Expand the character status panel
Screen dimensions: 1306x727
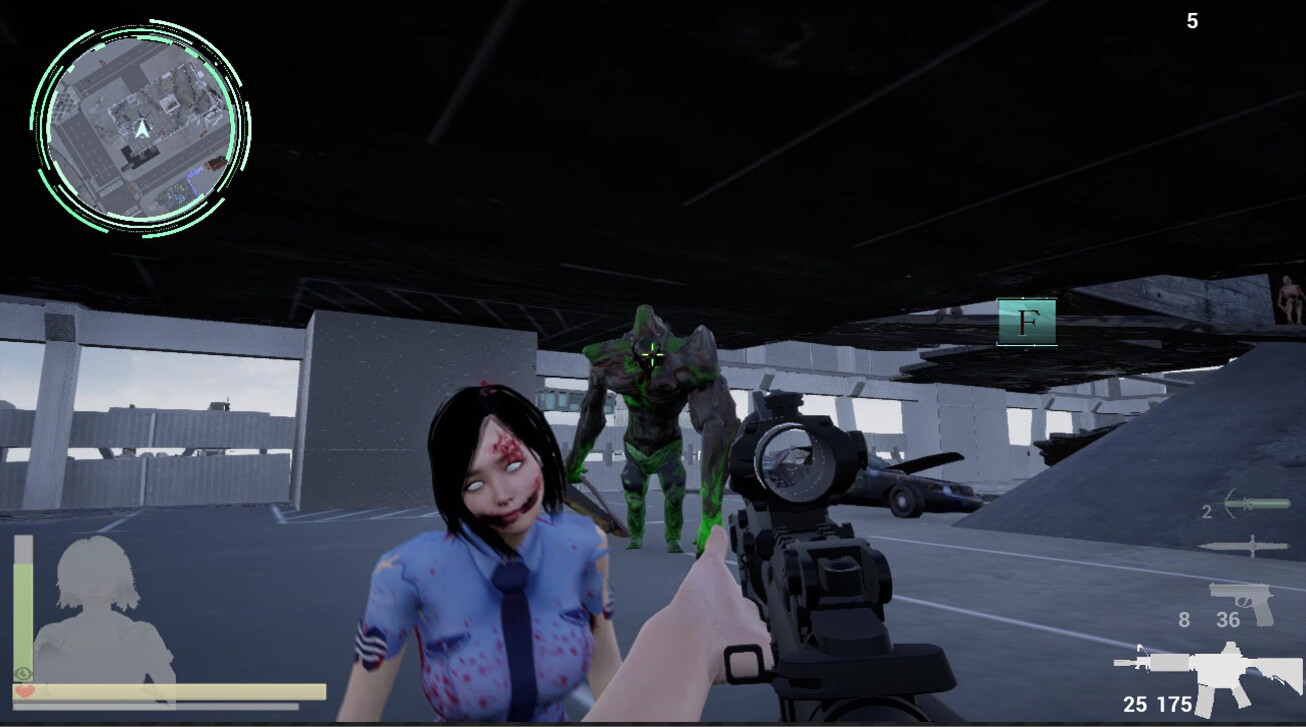pyautogui.click(x=170, y=620)
